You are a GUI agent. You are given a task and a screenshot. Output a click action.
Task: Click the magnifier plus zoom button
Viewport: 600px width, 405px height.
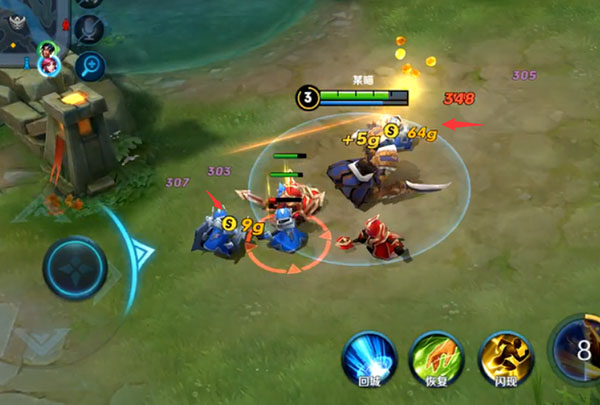pos(91,66)
